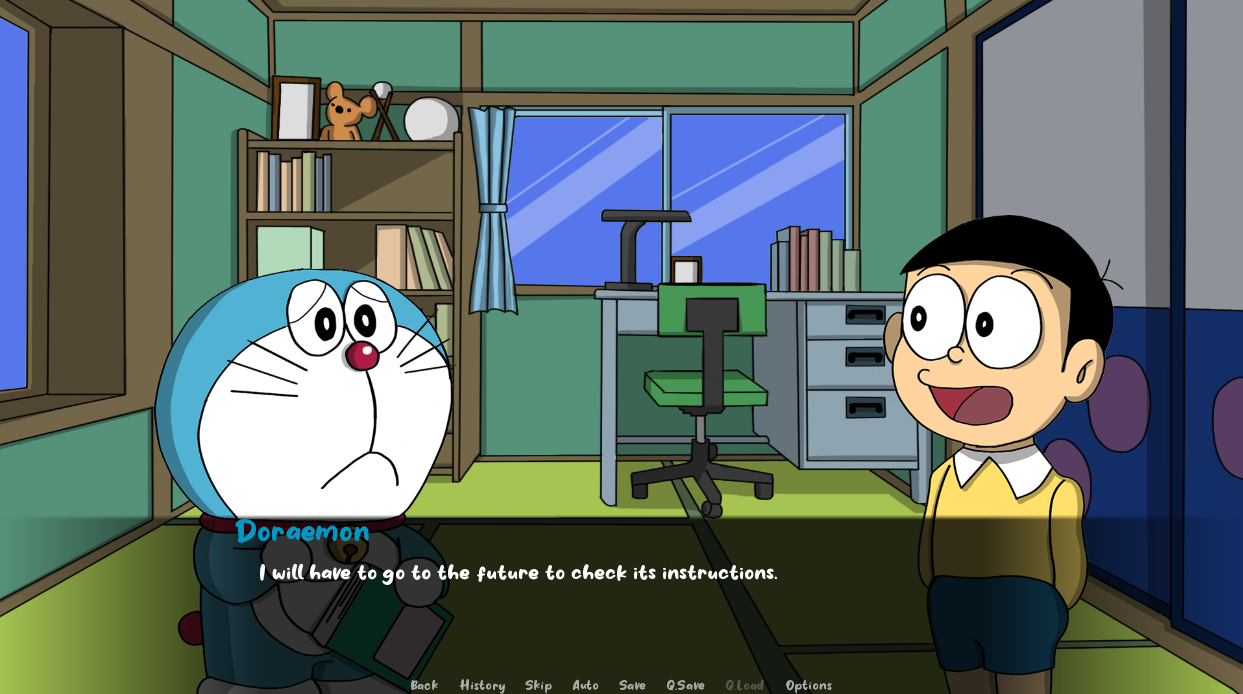The width and height of the screenshot is (1243, 694).
Task: Open the Options menu
Action: click(808, 685)
